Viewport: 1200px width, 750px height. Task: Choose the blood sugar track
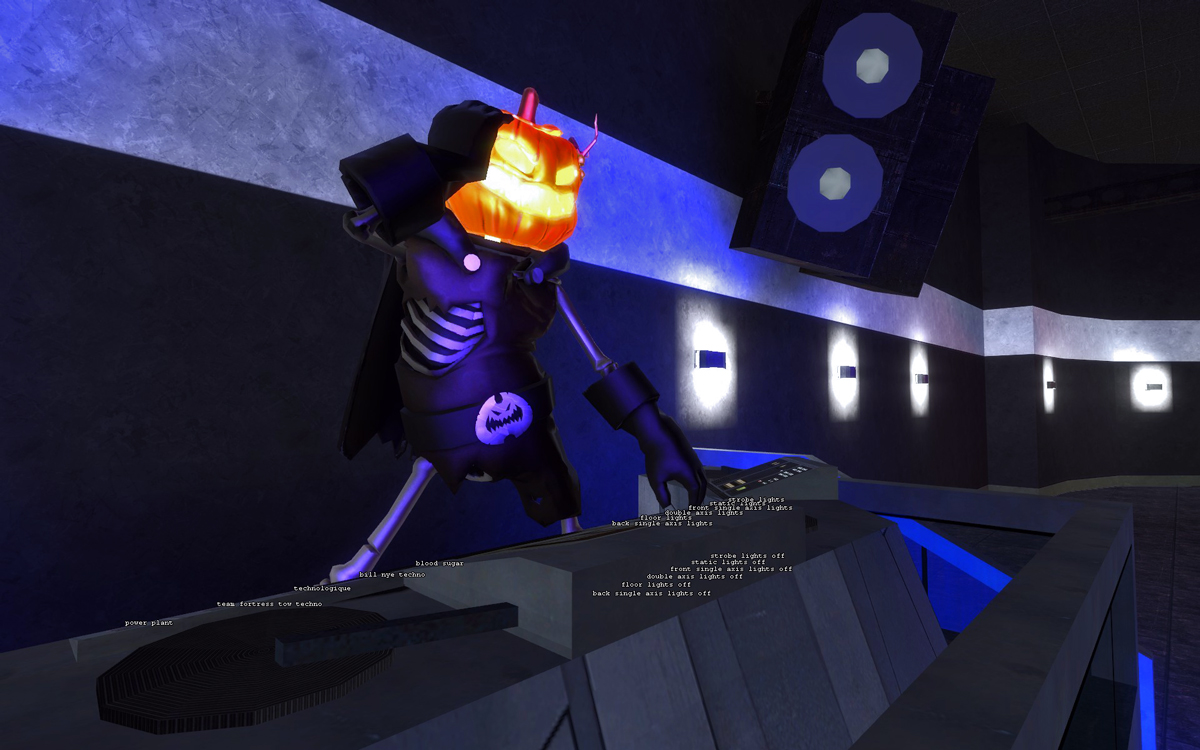coord(440,564)
